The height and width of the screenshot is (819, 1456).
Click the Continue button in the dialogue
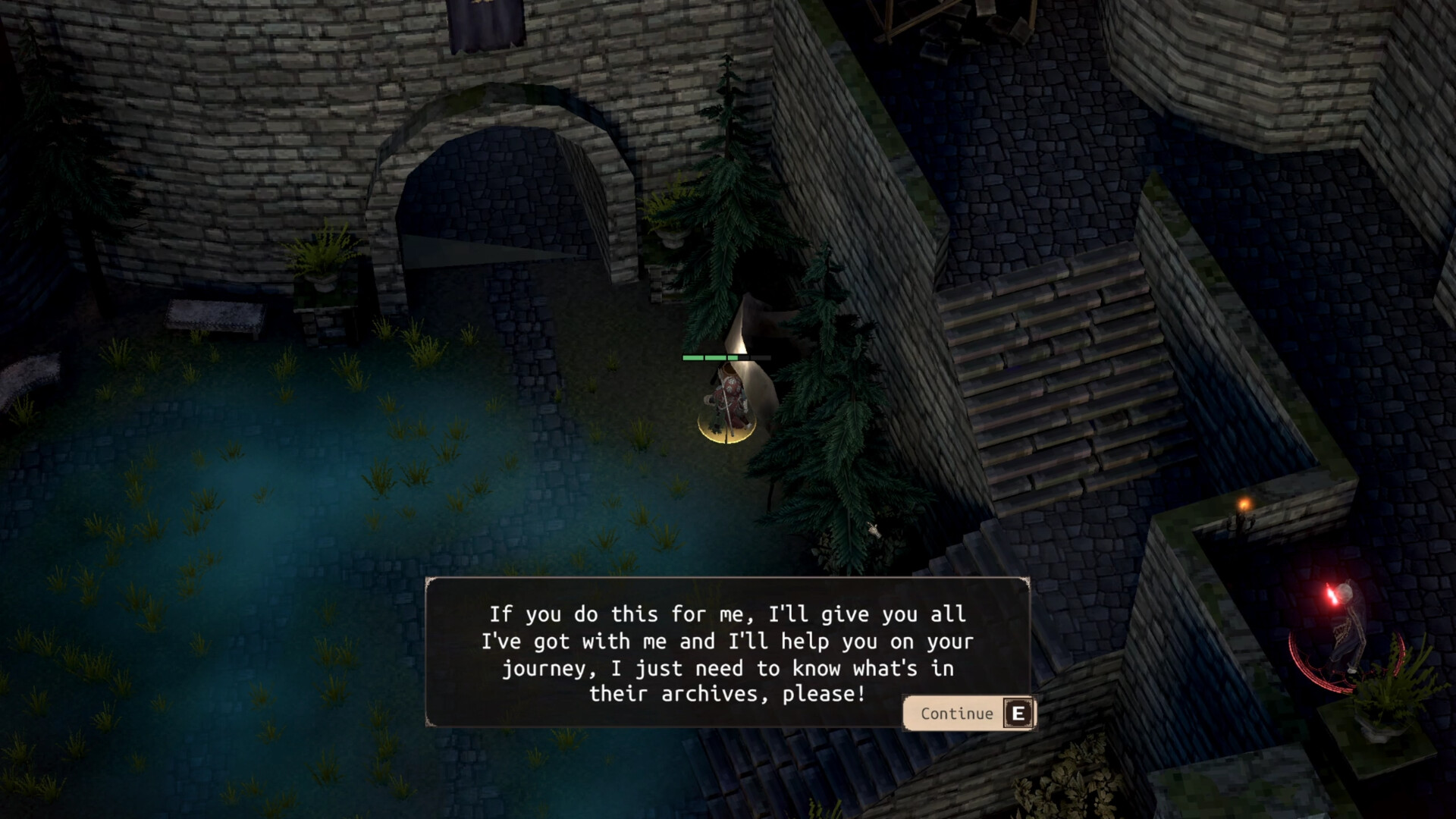point(969,713)
